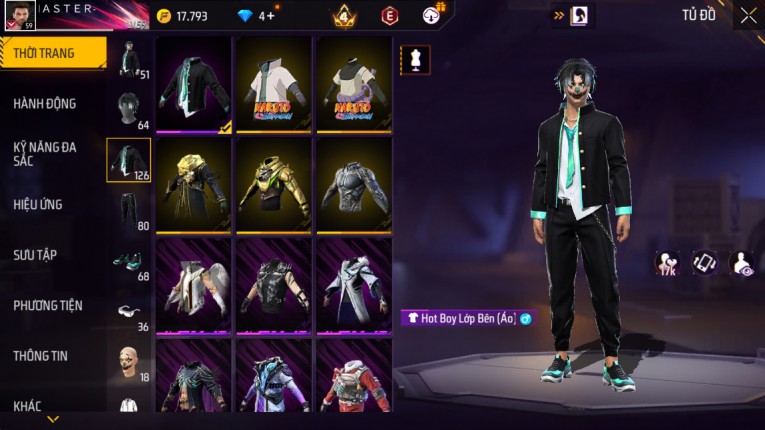Select the Thông Tin tab

(40, 355)
